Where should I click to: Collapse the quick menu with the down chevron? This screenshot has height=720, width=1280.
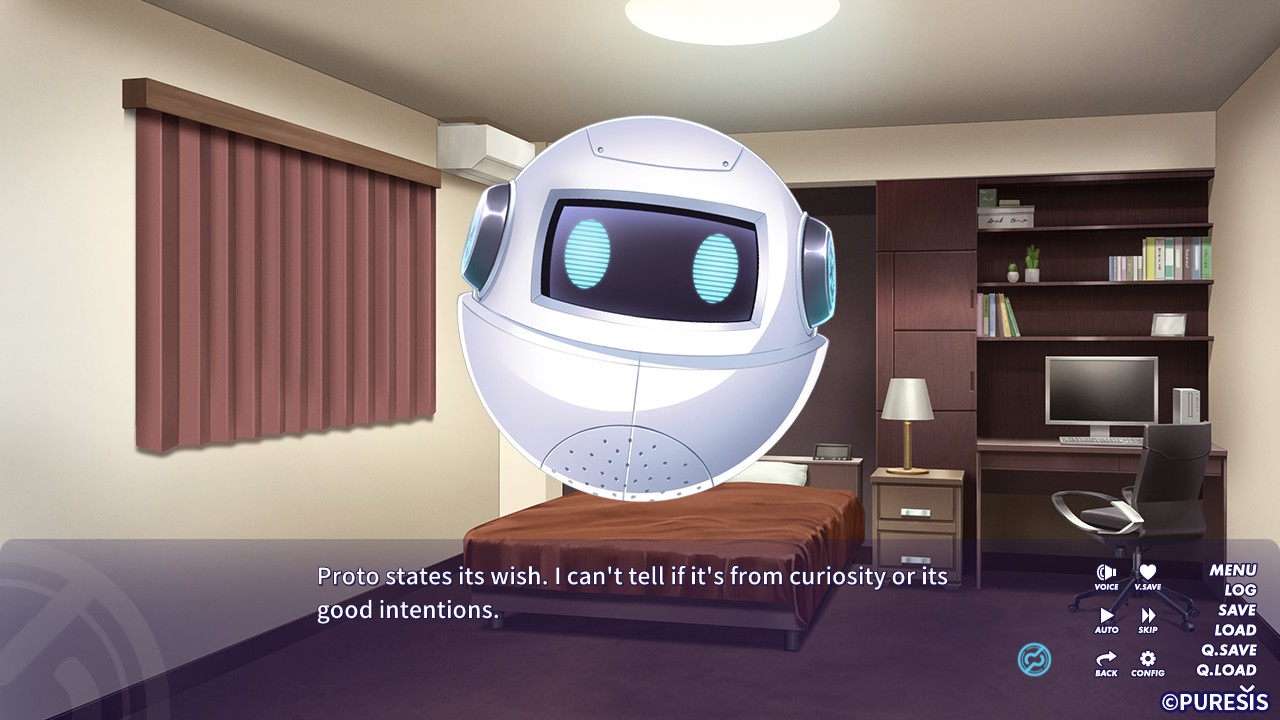point(1246,687)
